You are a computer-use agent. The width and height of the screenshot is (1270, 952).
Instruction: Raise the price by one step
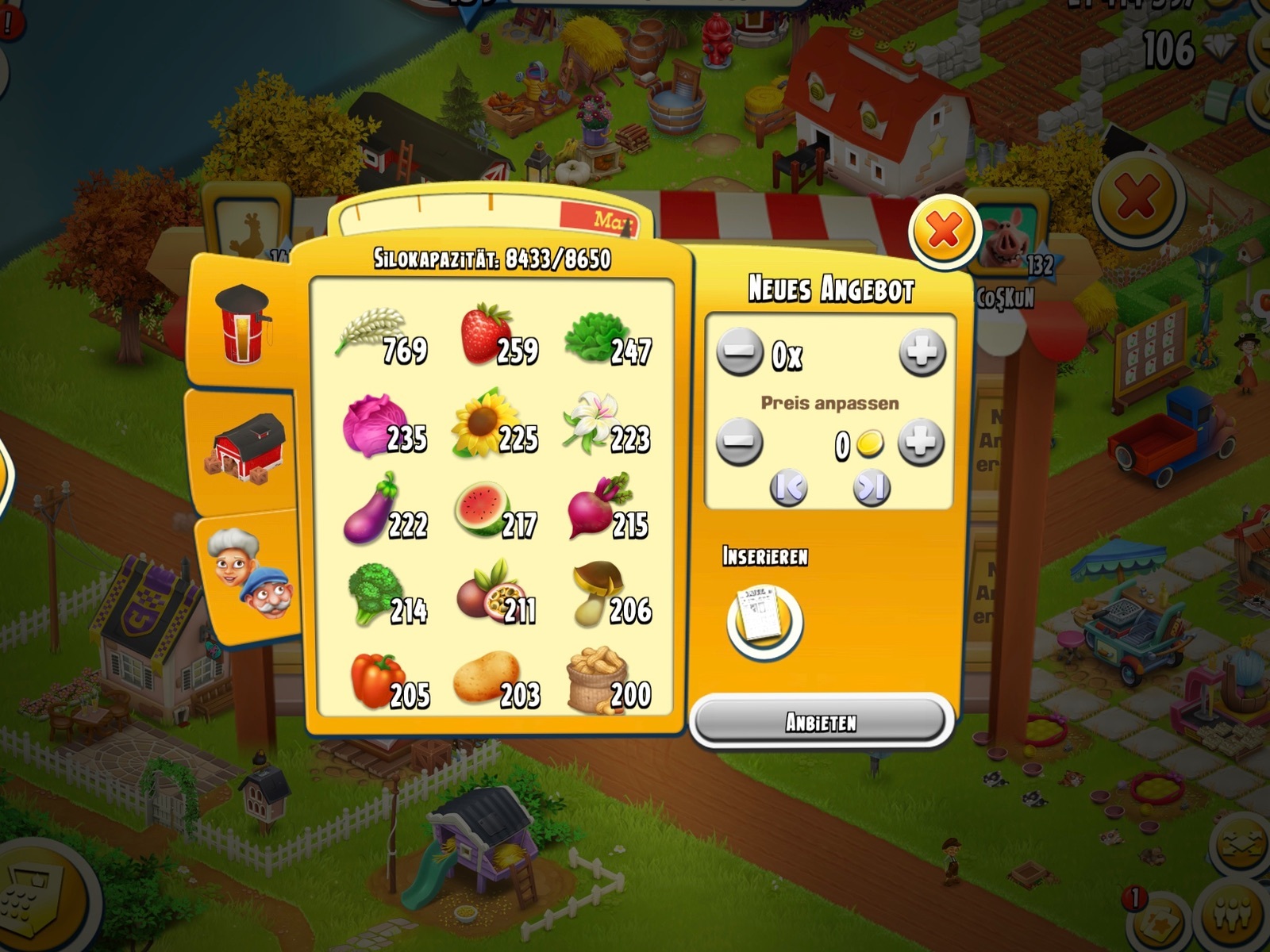click(920, 443)
